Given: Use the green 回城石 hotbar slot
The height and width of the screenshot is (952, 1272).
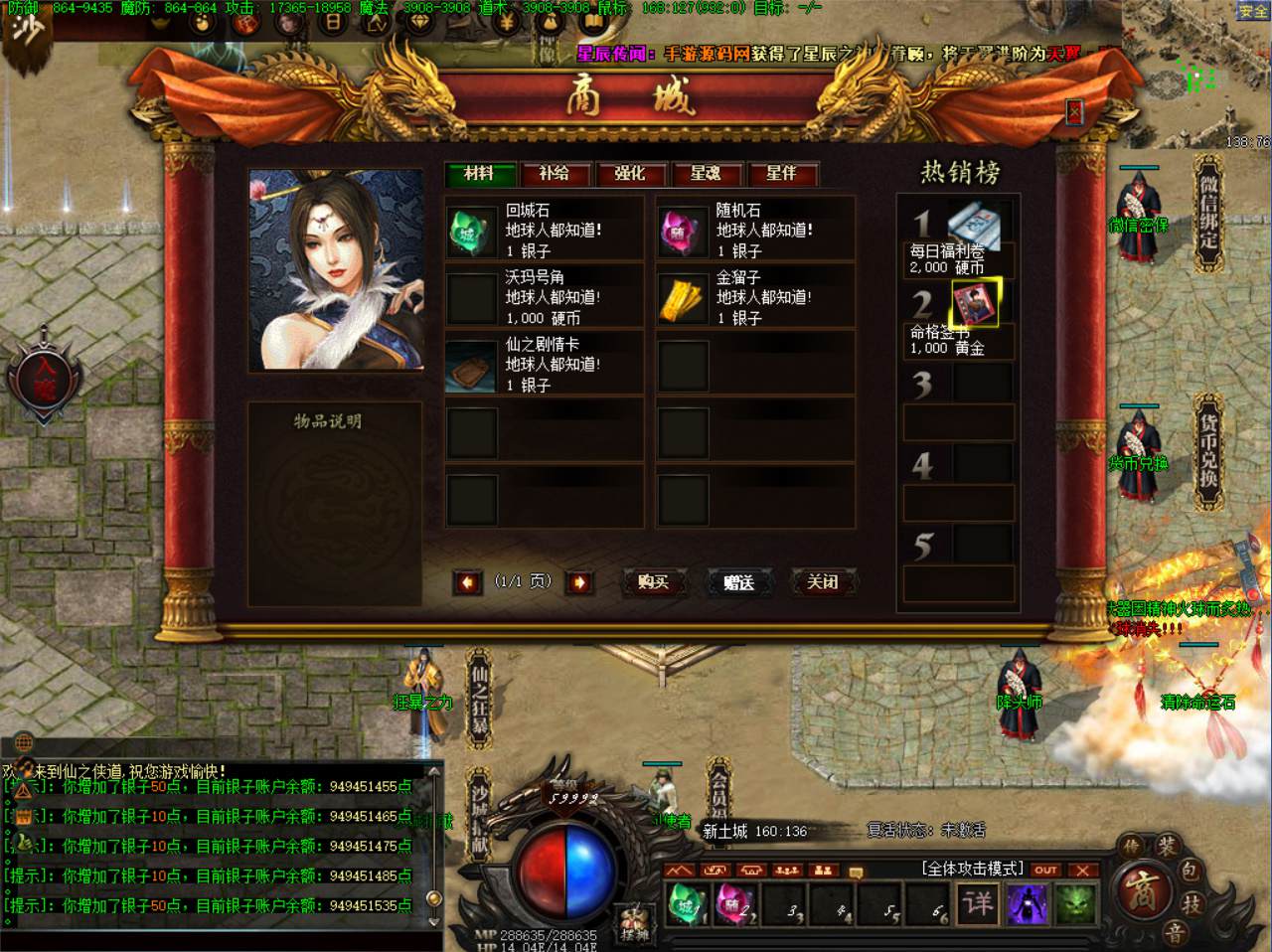Looking at the screenshot, I should click(686, 903).
